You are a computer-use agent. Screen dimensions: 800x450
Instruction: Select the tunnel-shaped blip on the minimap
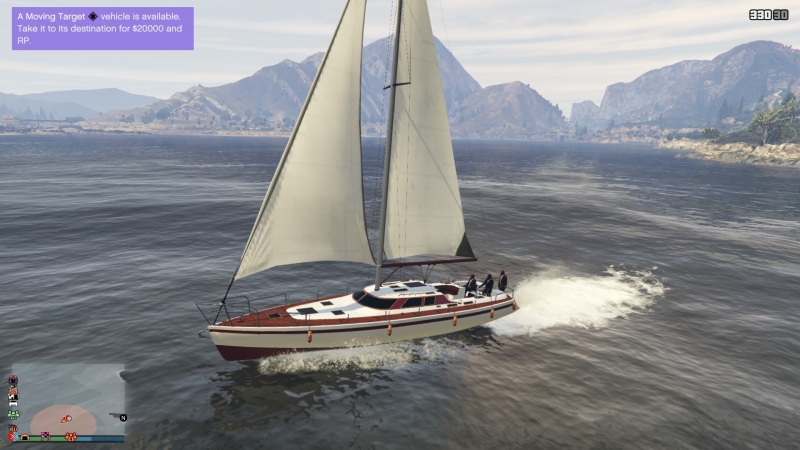tap(25, 437)
